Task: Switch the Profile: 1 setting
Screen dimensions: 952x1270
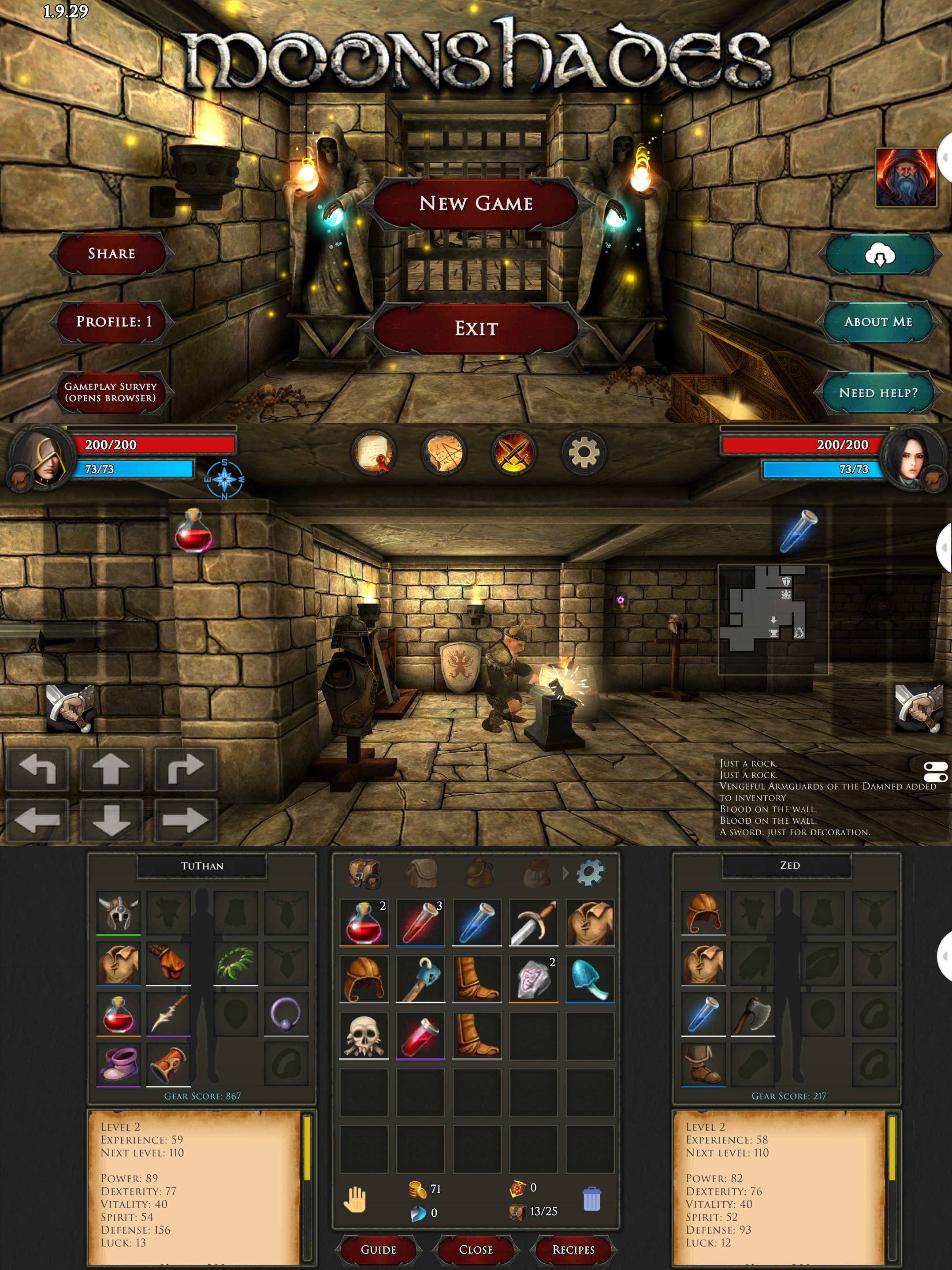Action: click(x=114, y=321)
